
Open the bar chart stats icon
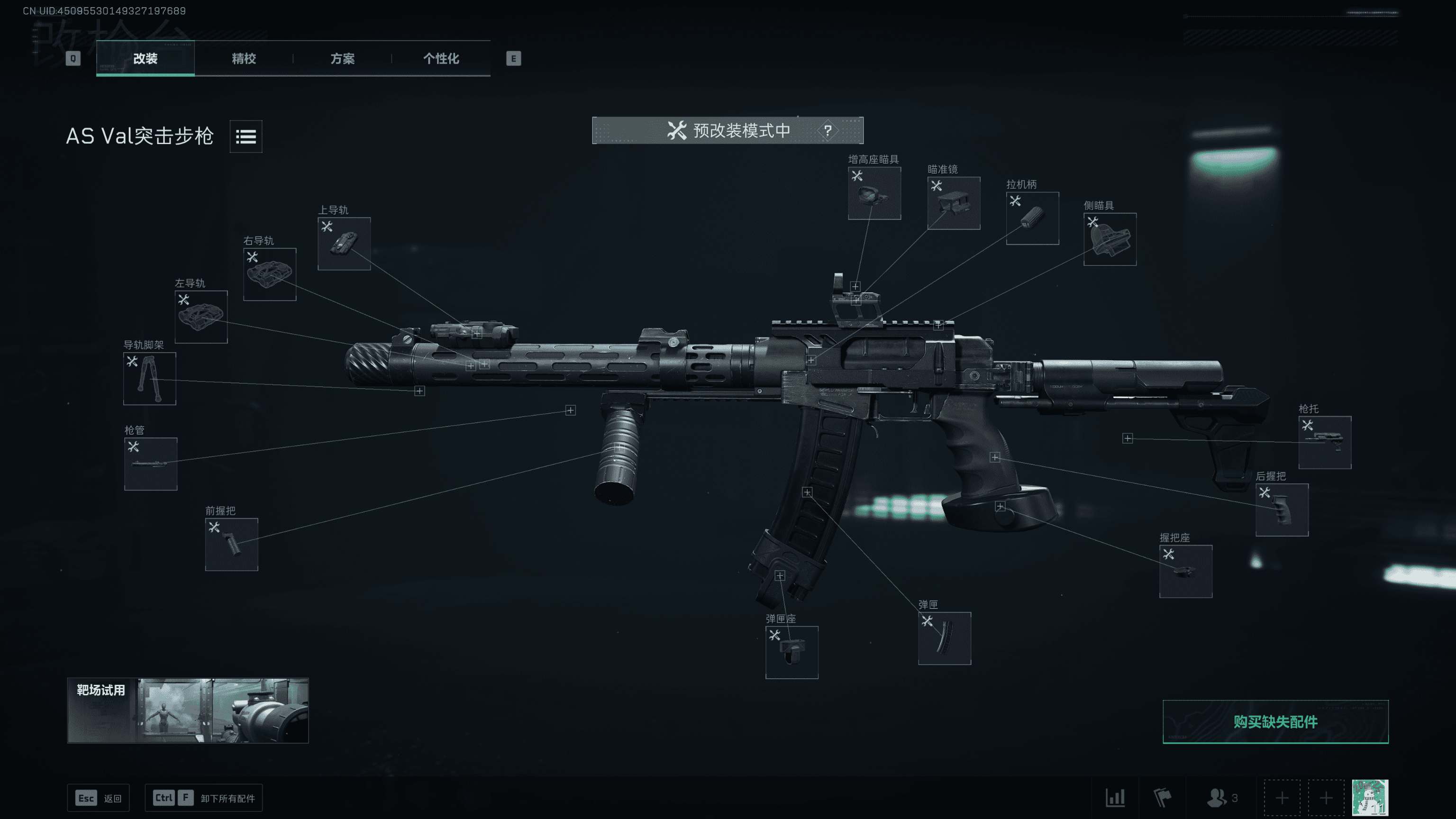coord(1115,798)
